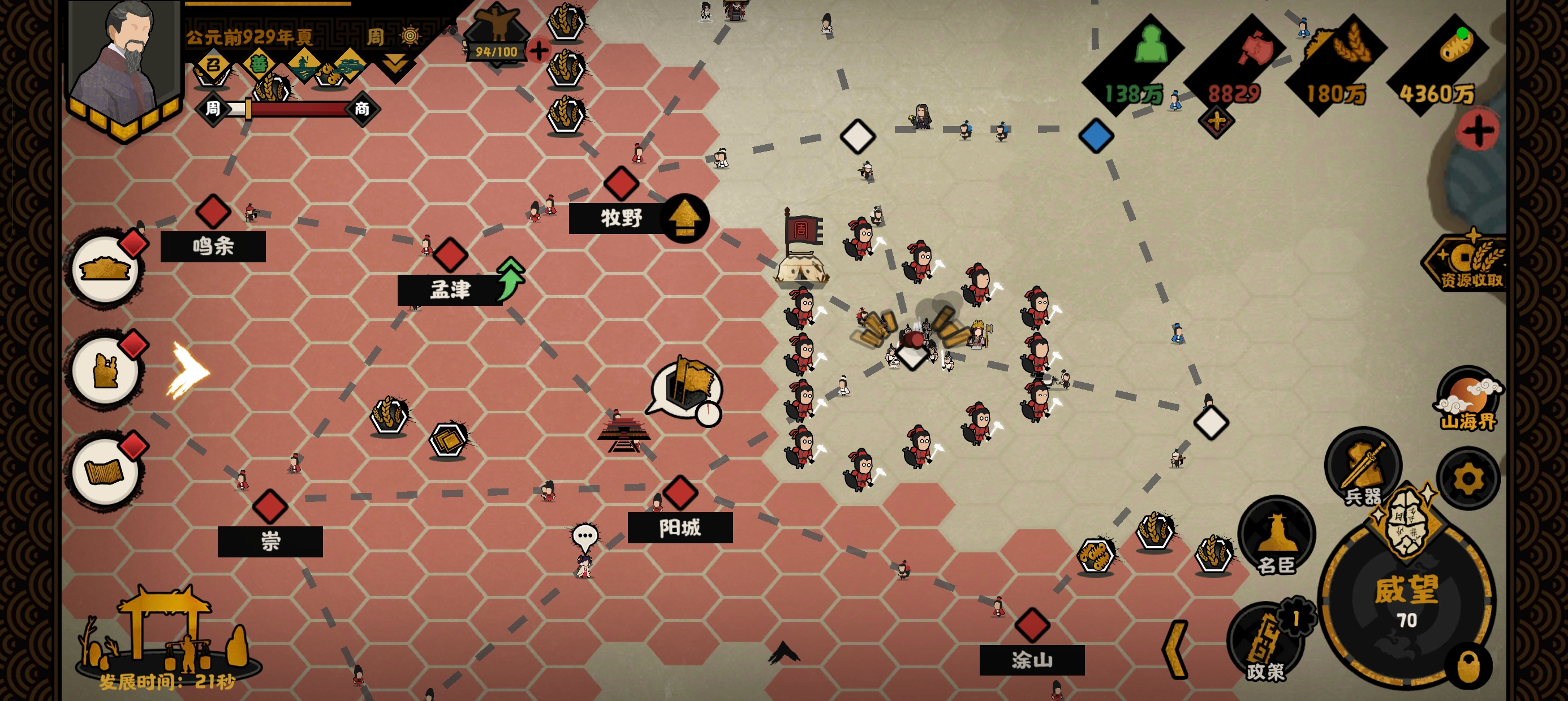
Task: Select the 鸣条 city label
Action: [x=213, y=246]
